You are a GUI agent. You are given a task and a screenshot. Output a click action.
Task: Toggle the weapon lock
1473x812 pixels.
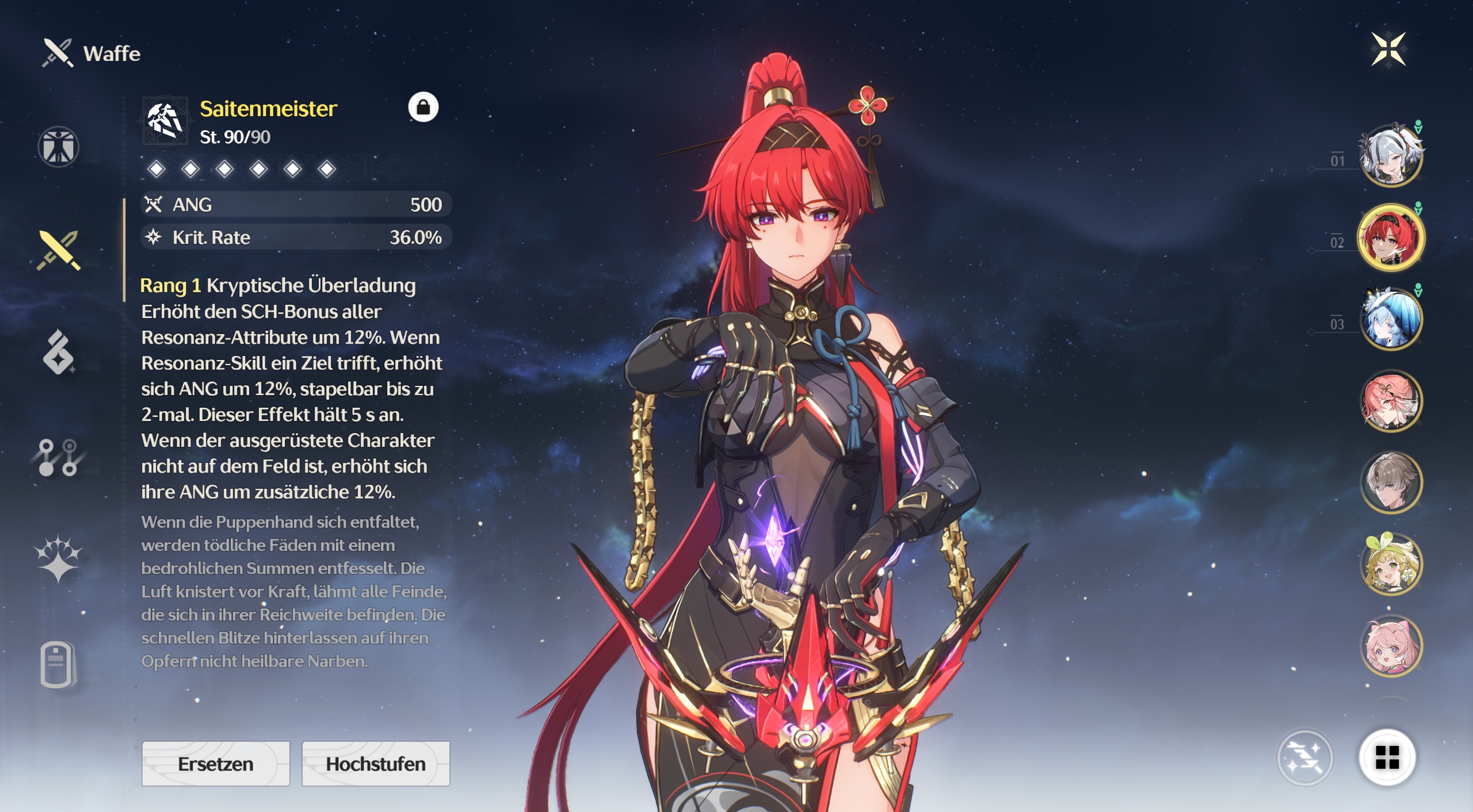424,108
